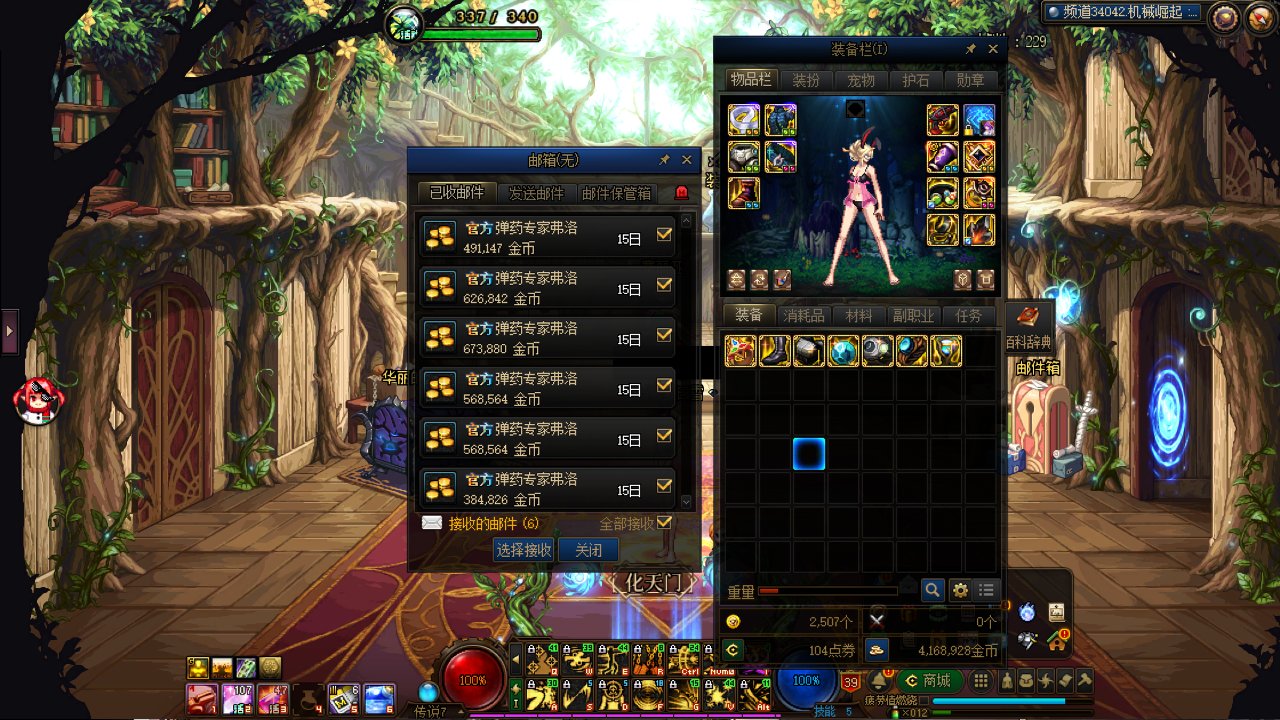The width and height of the screenshot is (1280, 720).
Task: Open the 宠物 tab
Action: [861, 80]
